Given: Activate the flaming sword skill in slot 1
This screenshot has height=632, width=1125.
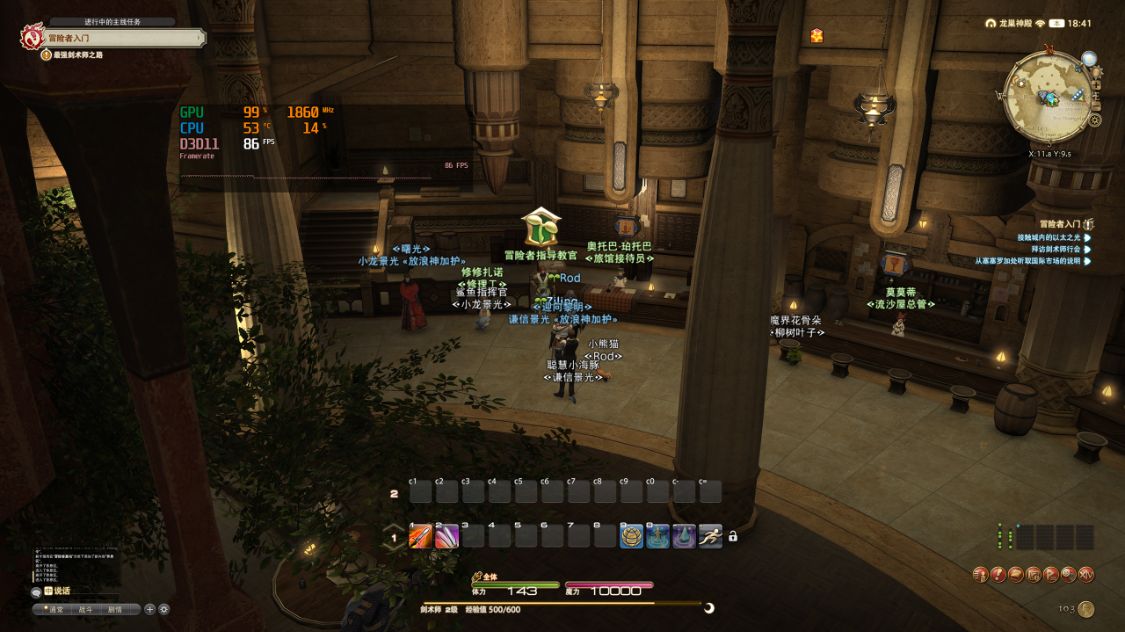Looking at the screenshot, I should 420,536.
